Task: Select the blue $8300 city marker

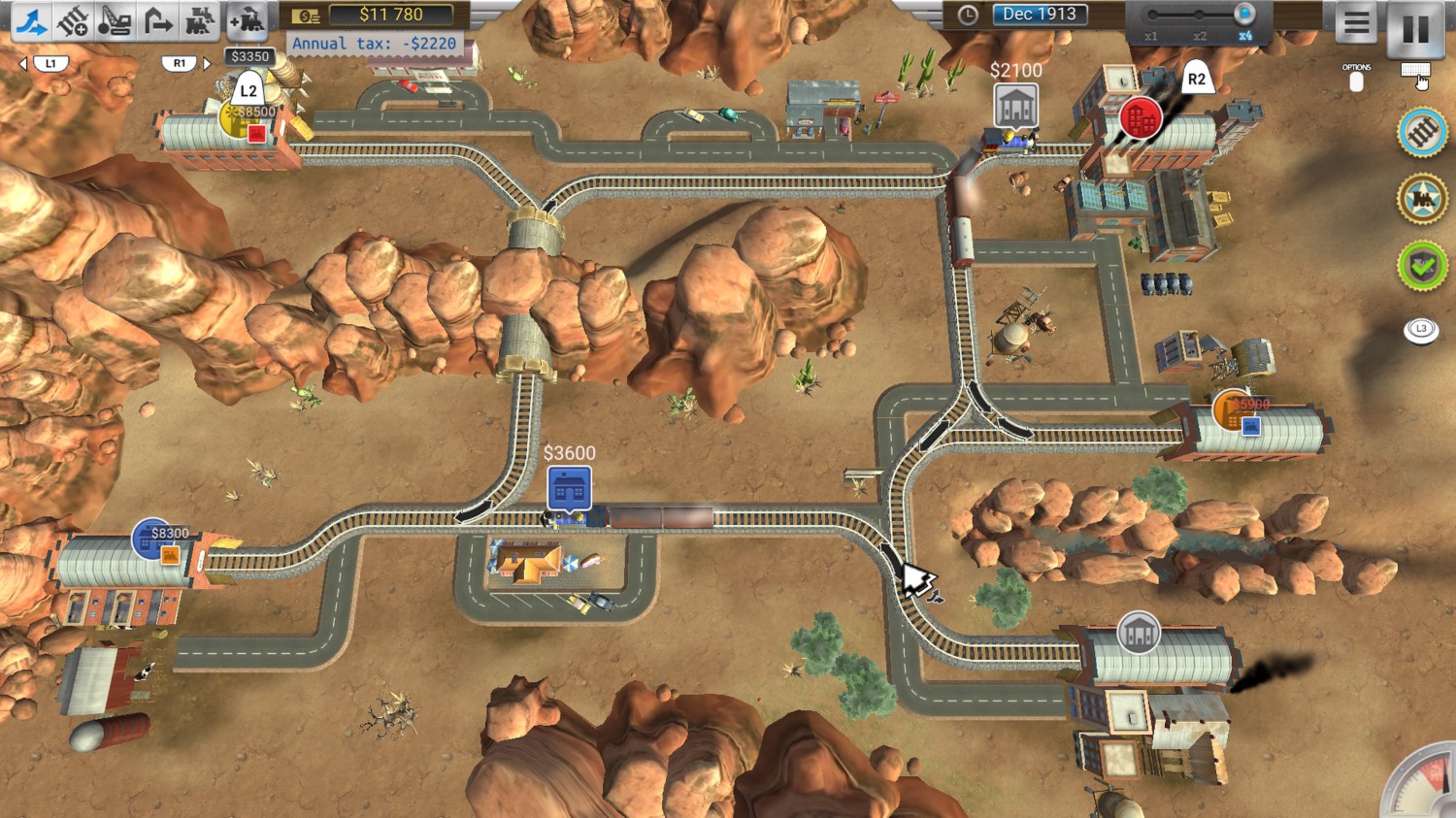Action: (151, 540)
